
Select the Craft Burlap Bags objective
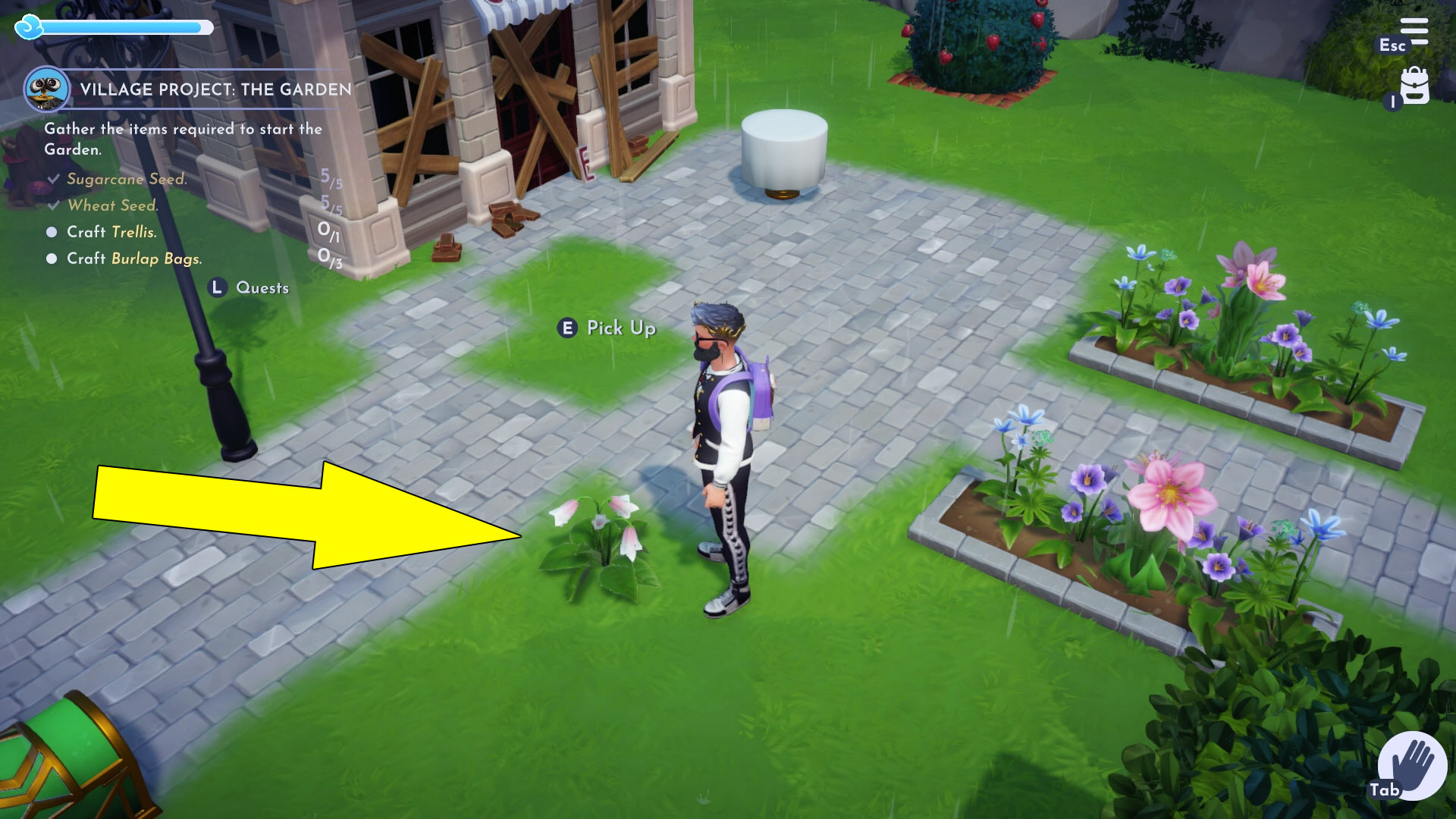click(134, 259)
